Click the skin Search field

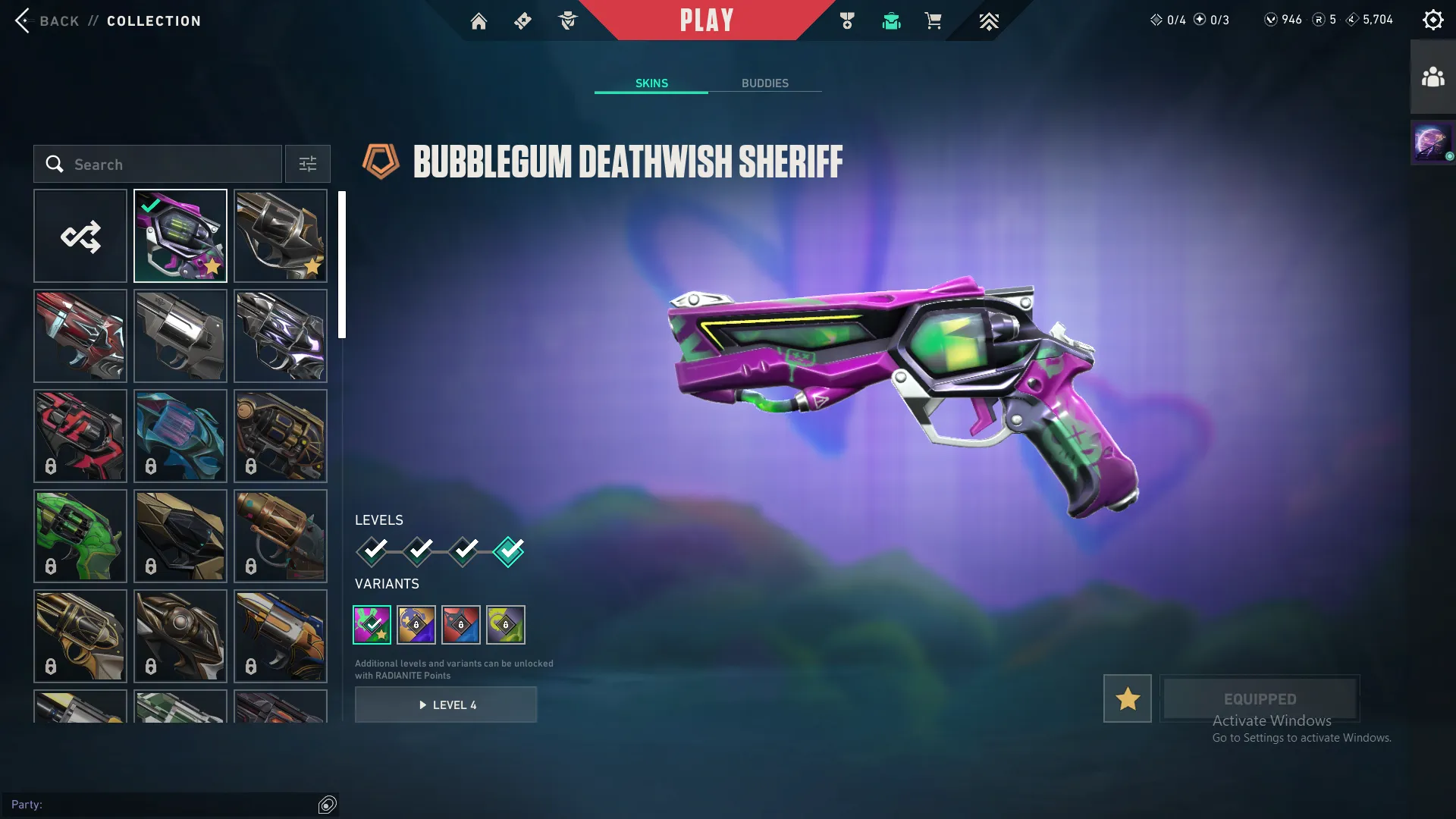pos(159,164)
